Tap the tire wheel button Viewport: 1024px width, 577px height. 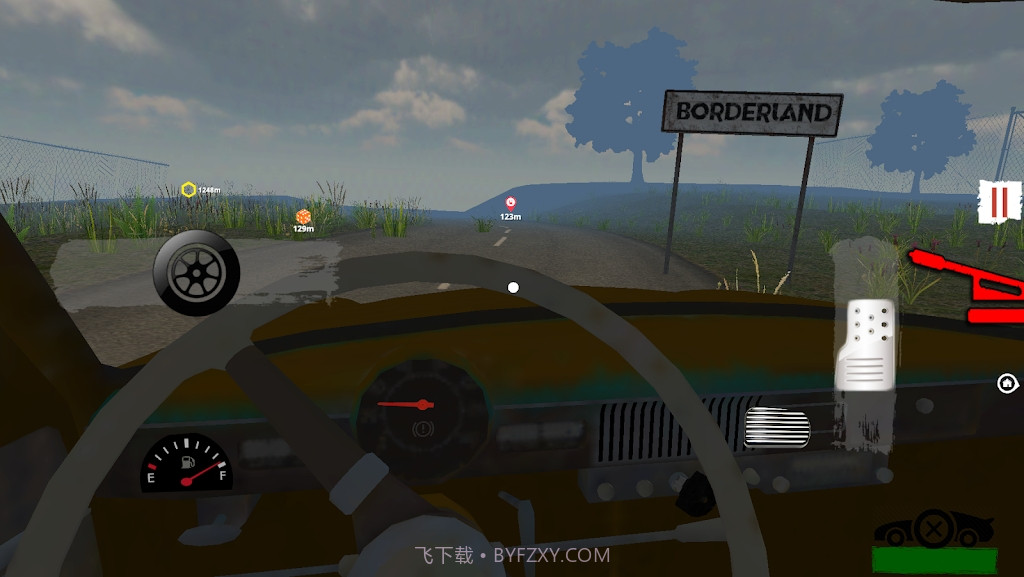tap(196, 273)
